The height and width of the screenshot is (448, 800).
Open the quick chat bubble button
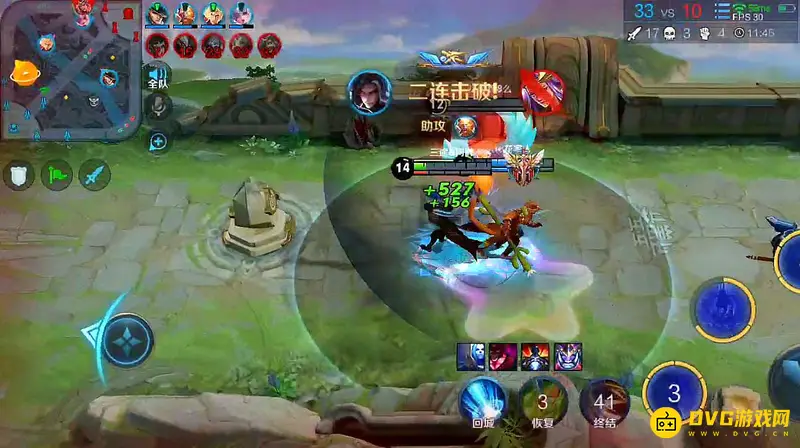coord(158,143)
